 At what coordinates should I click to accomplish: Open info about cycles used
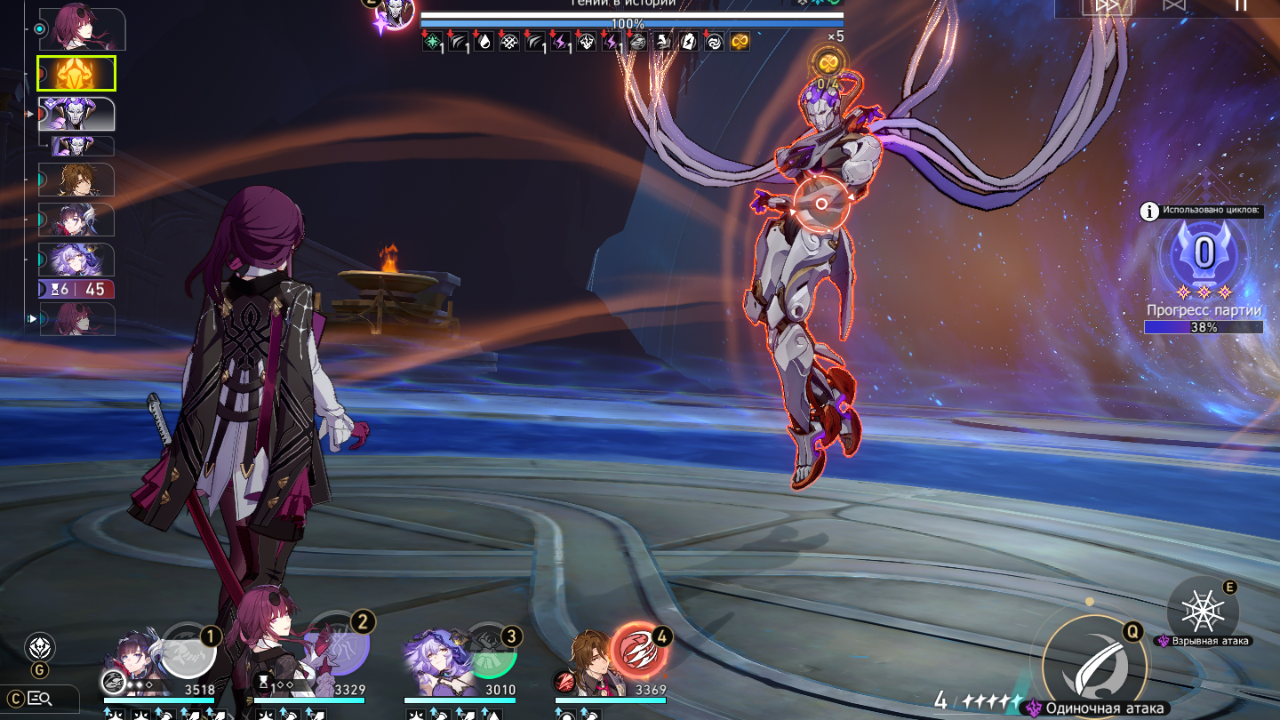coord(1150,211)
